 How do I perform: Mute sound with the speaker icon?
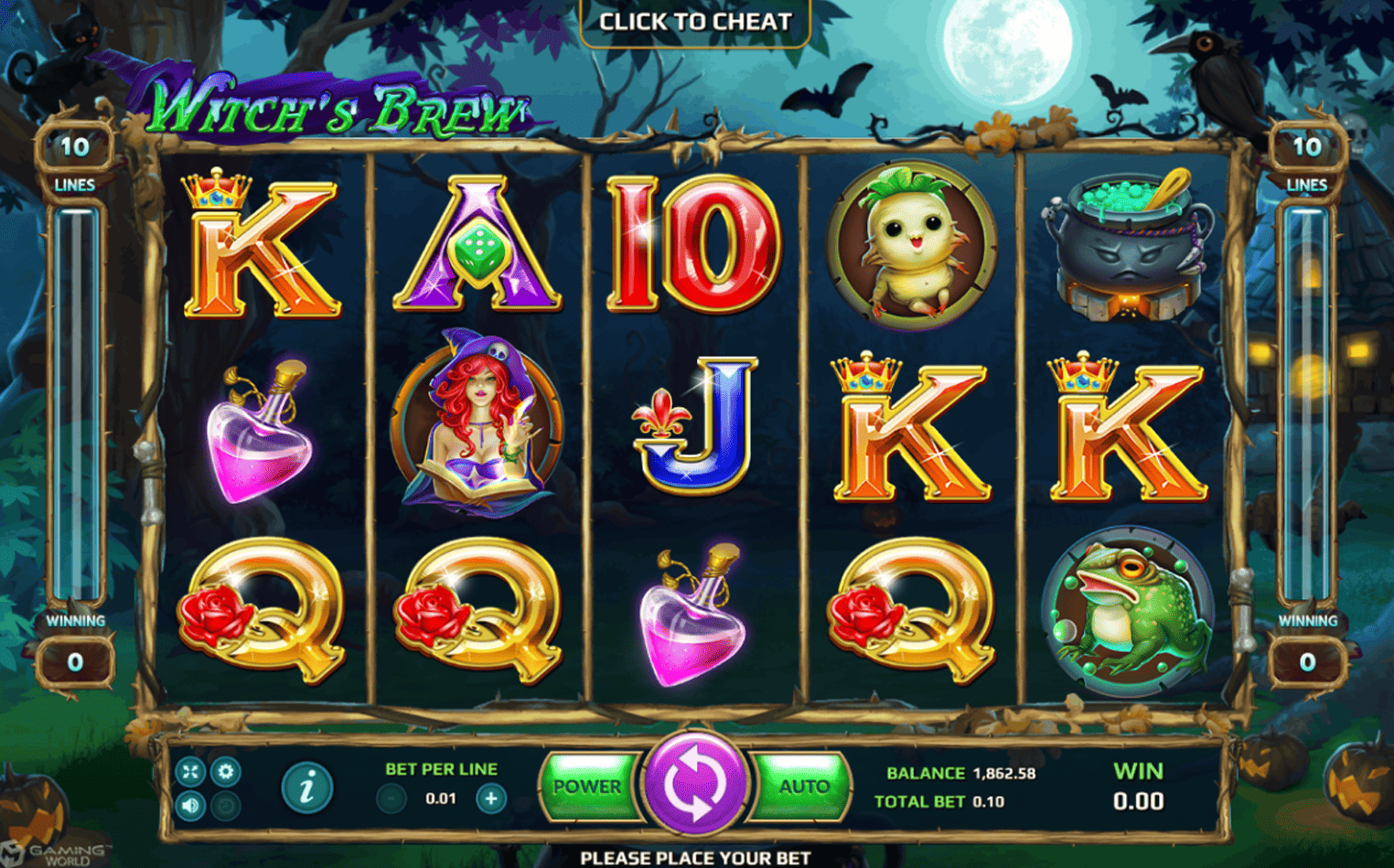(x=190, y=806)
